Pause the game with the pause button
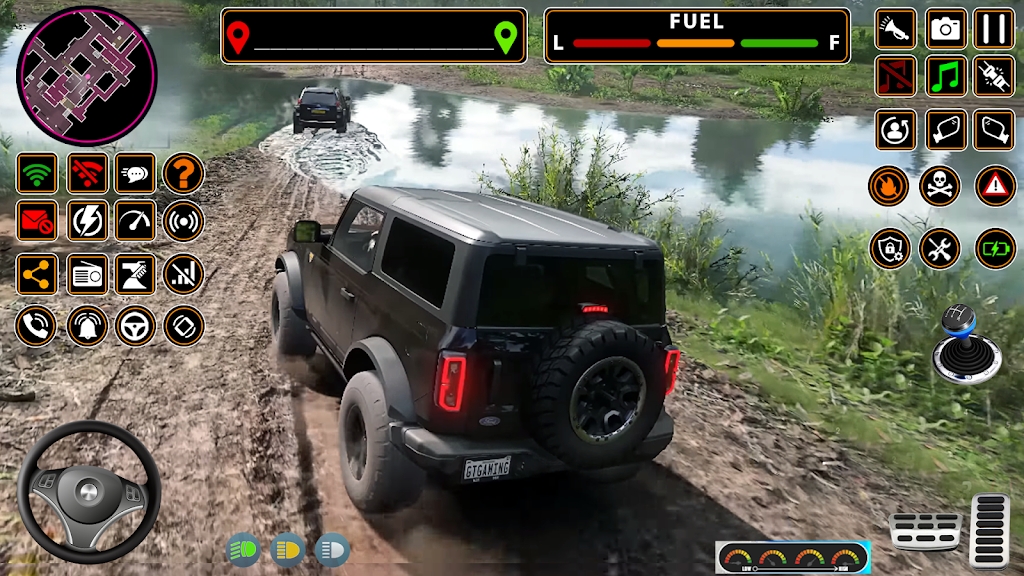This screenshot has width=1024, height=576. [x=994, y=29]
